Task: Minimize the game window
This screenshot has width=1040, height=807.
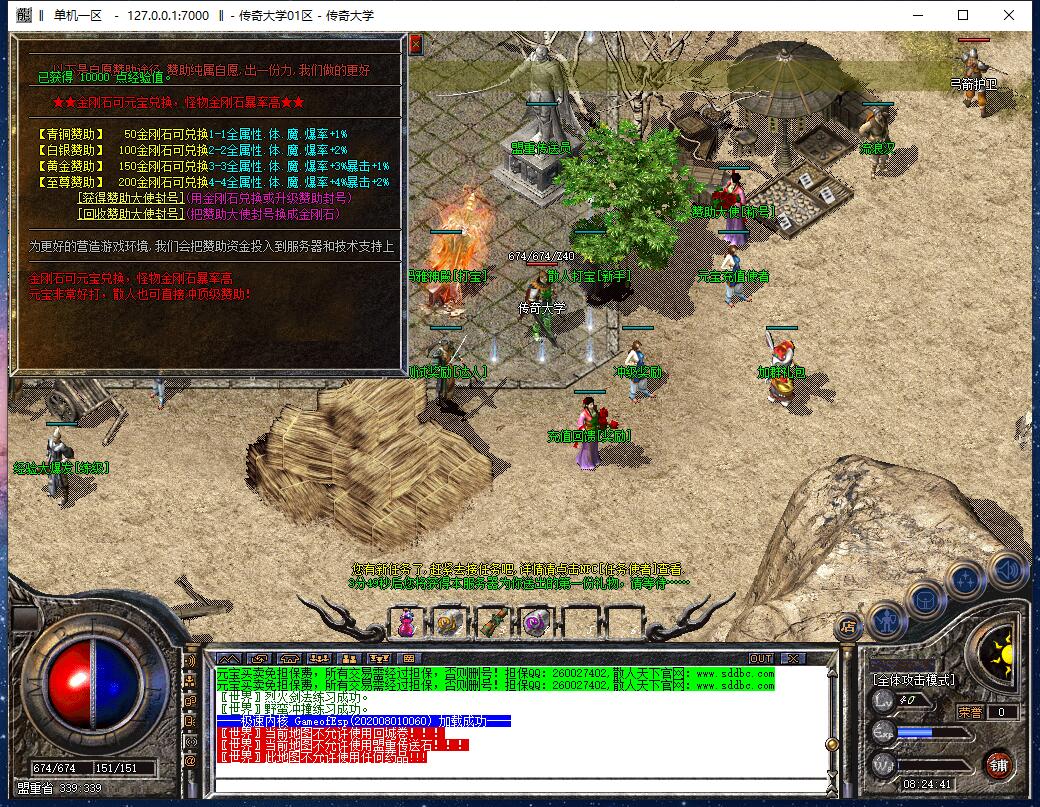Action: (917, 15)
